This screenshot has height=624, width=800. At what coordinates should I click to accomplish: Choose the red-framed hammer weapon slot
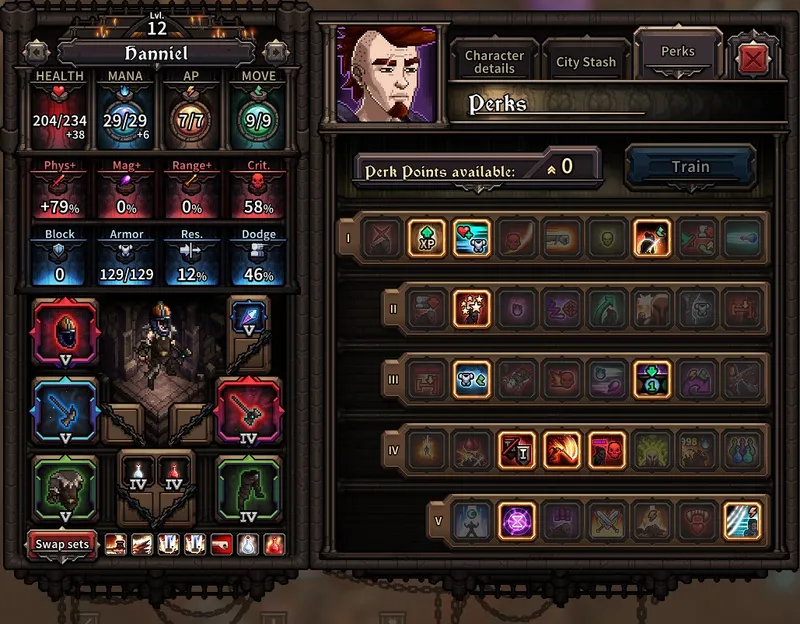click(249, 412)
